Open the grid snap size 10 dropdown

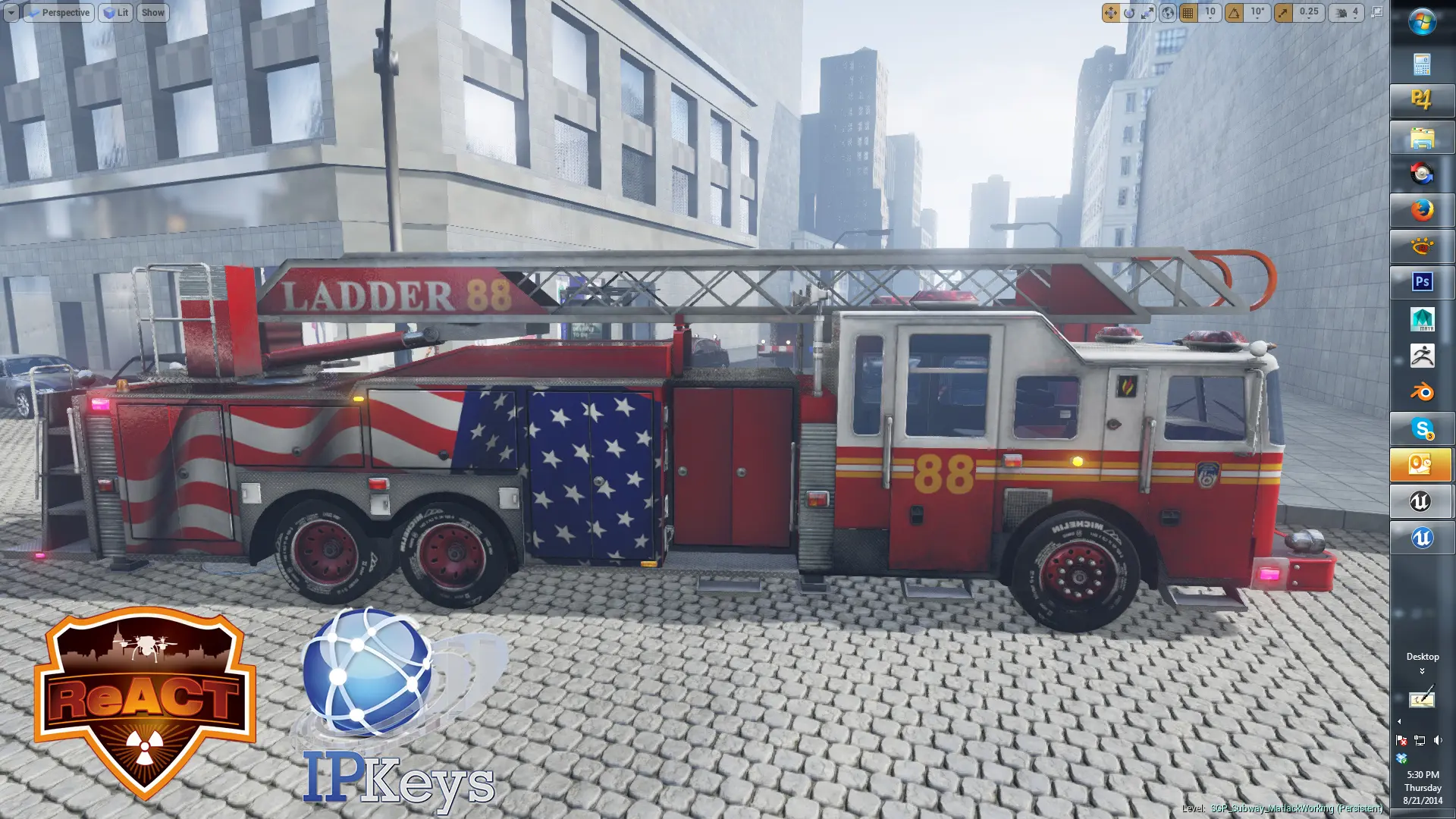[1210, 13]
